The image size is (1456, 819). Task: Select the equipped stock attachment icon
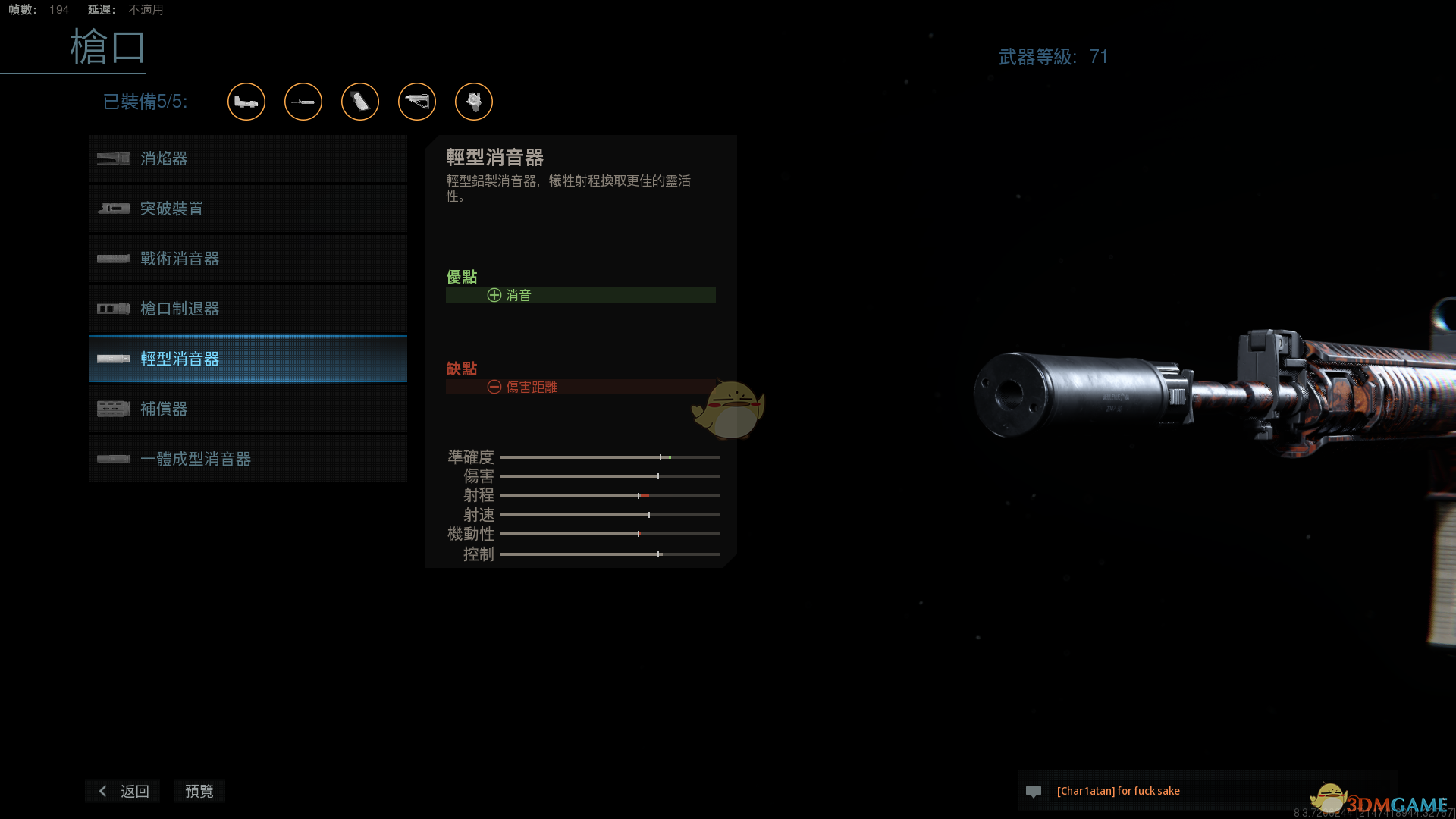tap(417, 102)
